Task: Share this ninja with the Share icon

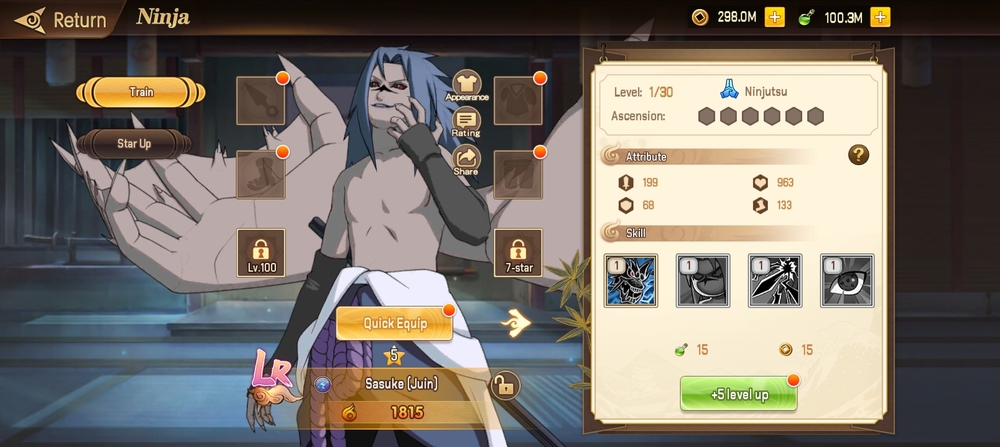Action: click(466, 160)
